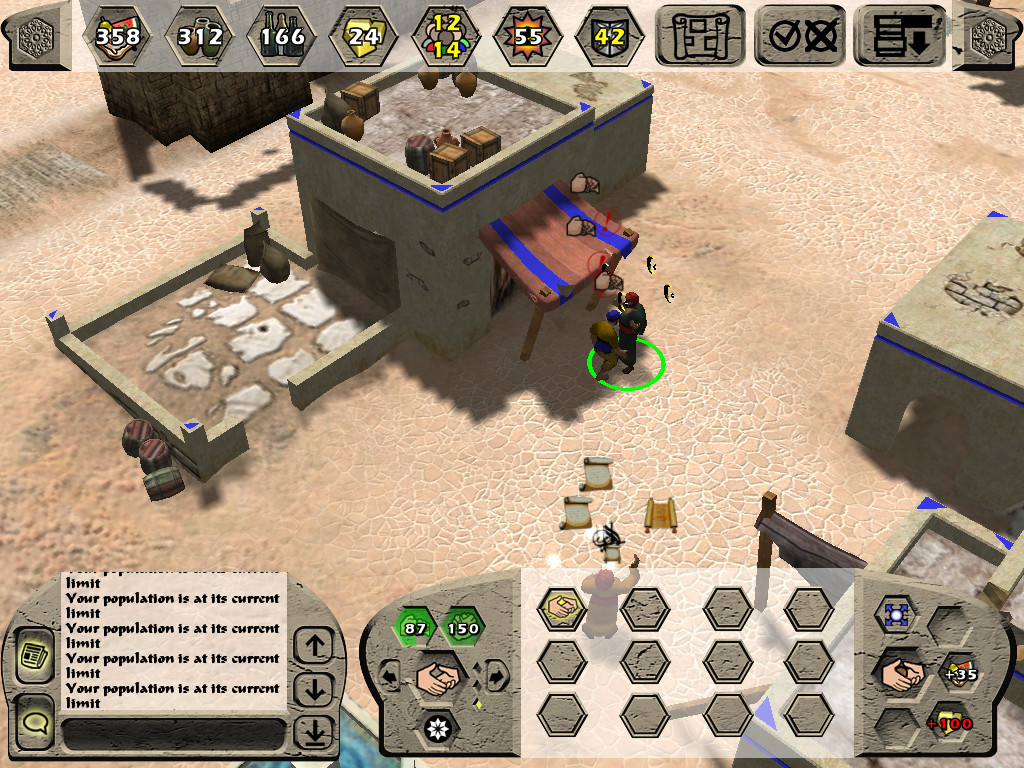Choose the +100 gold trade option
The height and width of the screenshot is (768, 1024).
pyautogui.click(x=949, y=721)
